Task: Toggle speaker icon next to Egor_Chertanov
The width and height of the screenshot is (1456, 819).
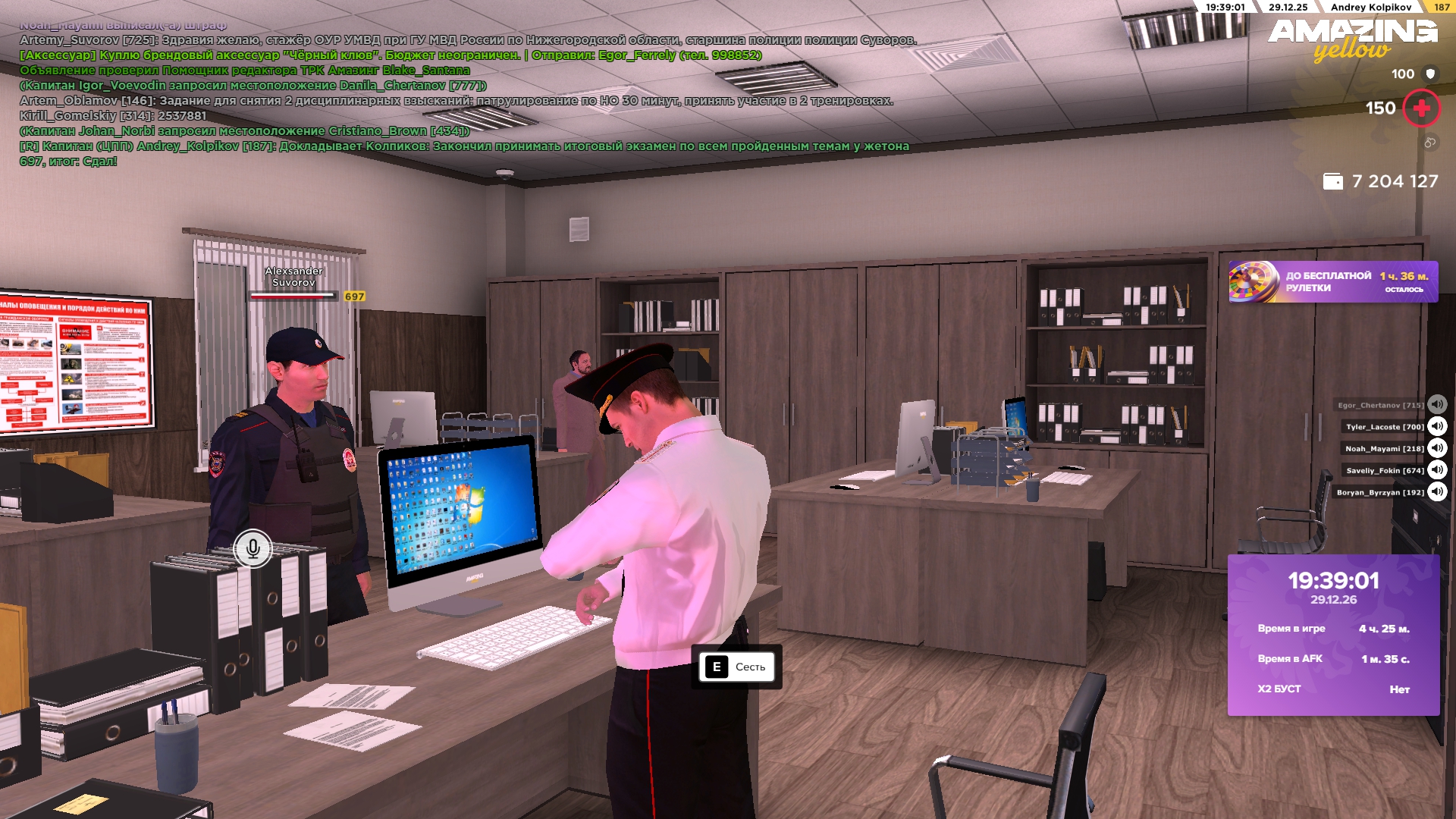Action: click(1437, 404)
